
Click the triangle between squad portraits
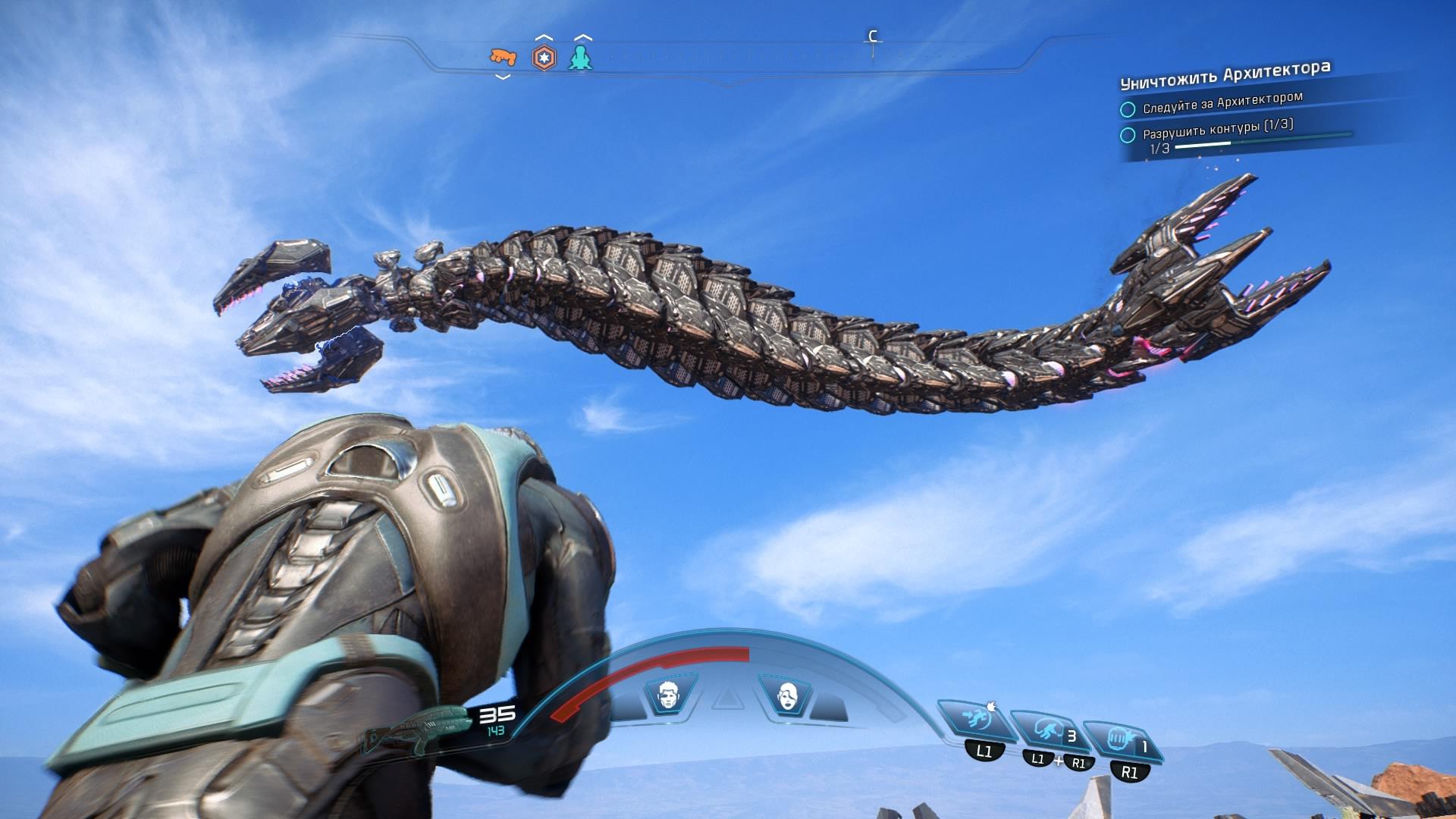pyautogui.click(x=728, y=698)
